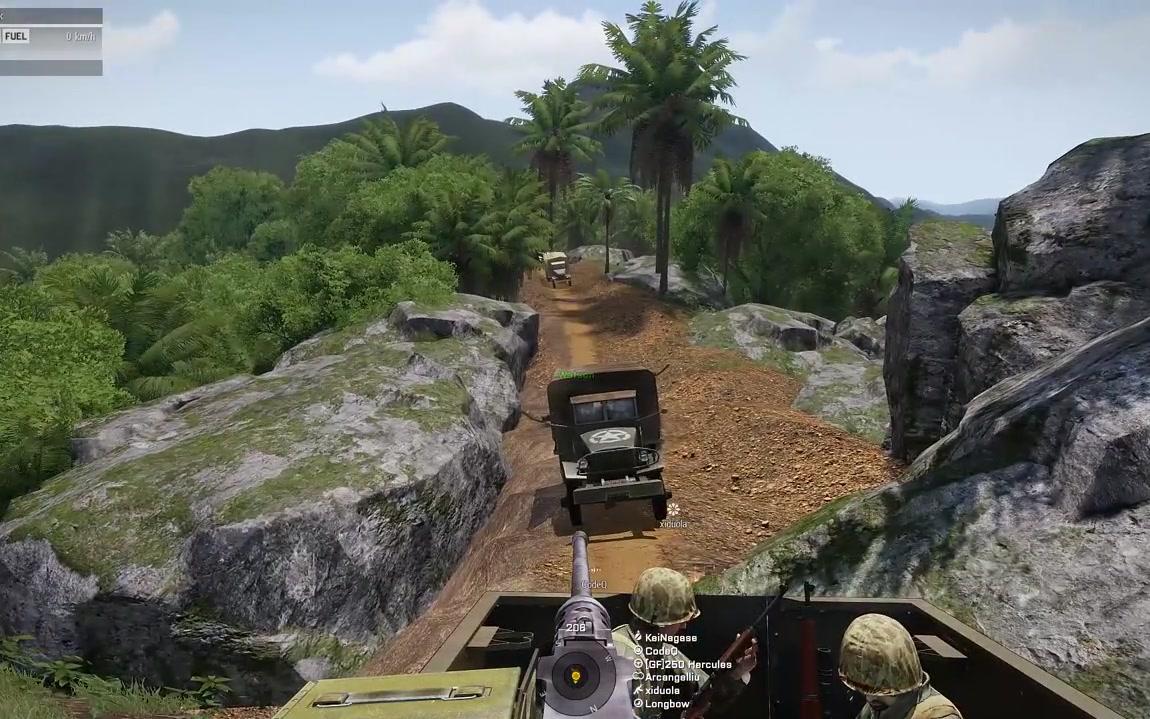This screenshot has width=1150, height=719.
Task: Choose [GF]250 Hercules in crew list
Action: (688, 663)
